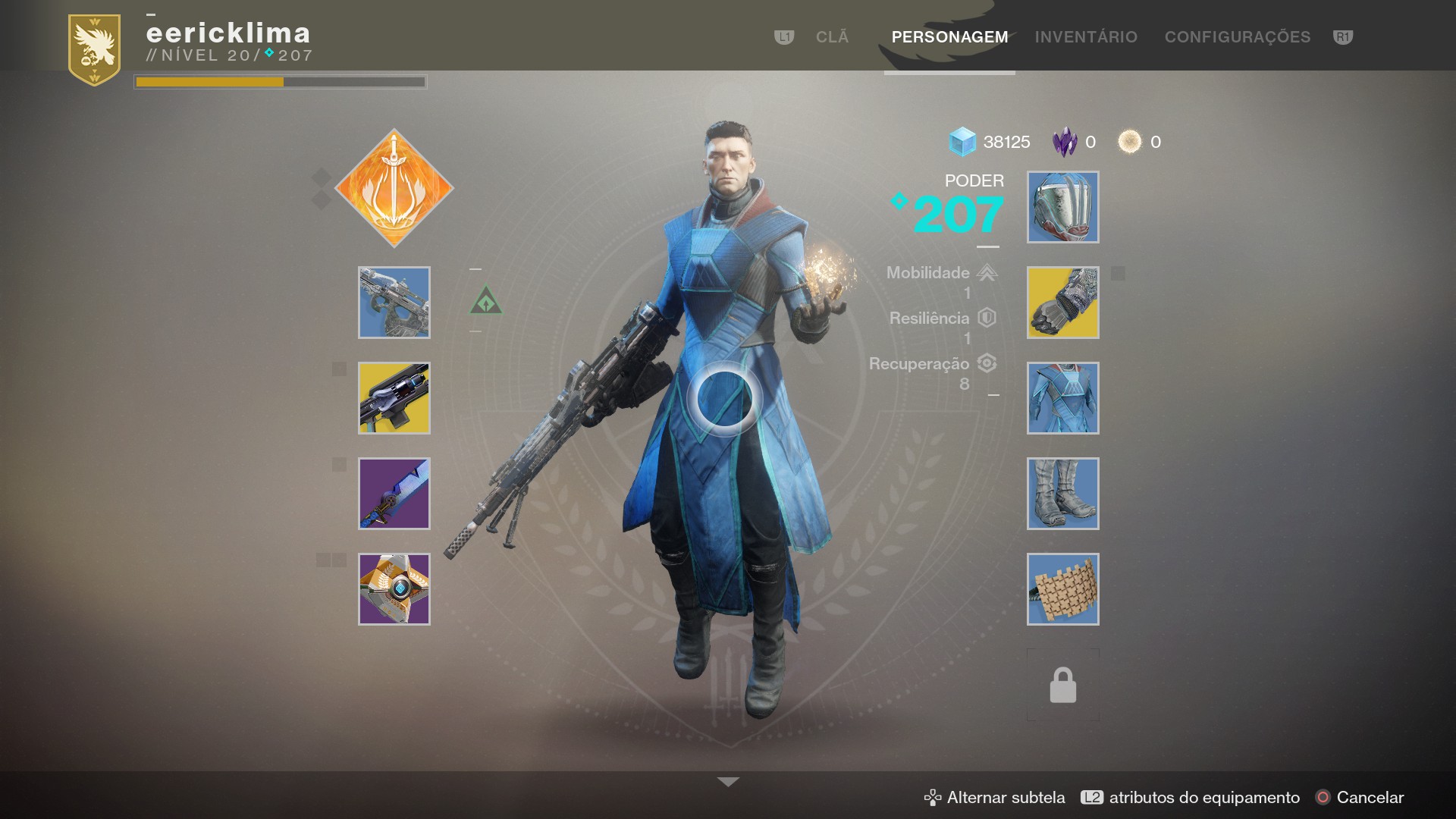Select the helmet armor slot

click(1062, 207)
